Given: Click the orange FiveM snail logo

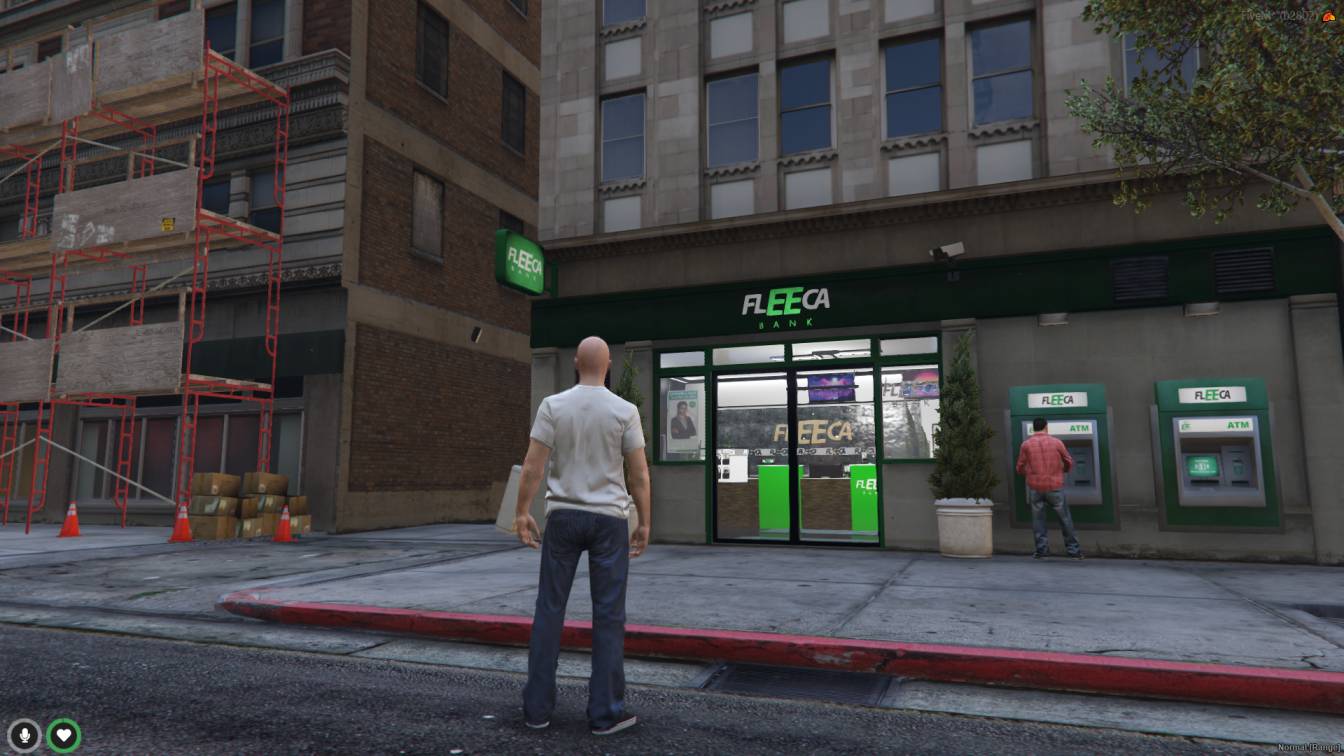Looking at the screenshot, I should (1327, 16).
